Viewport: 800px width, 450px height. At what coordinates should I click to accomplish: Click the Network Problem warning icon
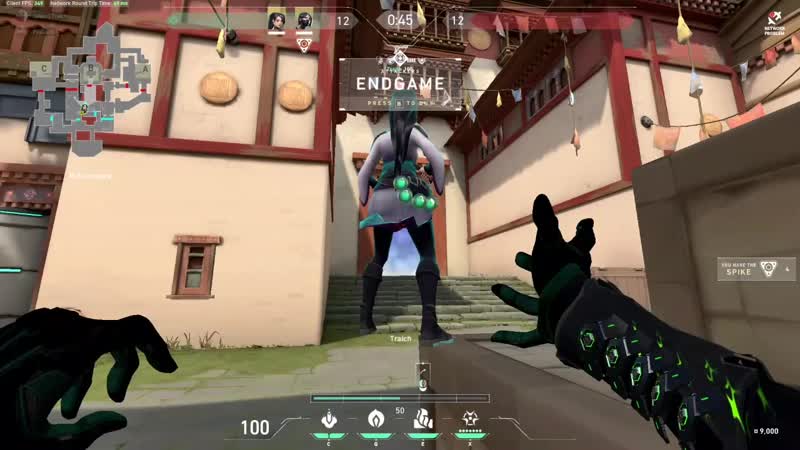pos(777,19)
